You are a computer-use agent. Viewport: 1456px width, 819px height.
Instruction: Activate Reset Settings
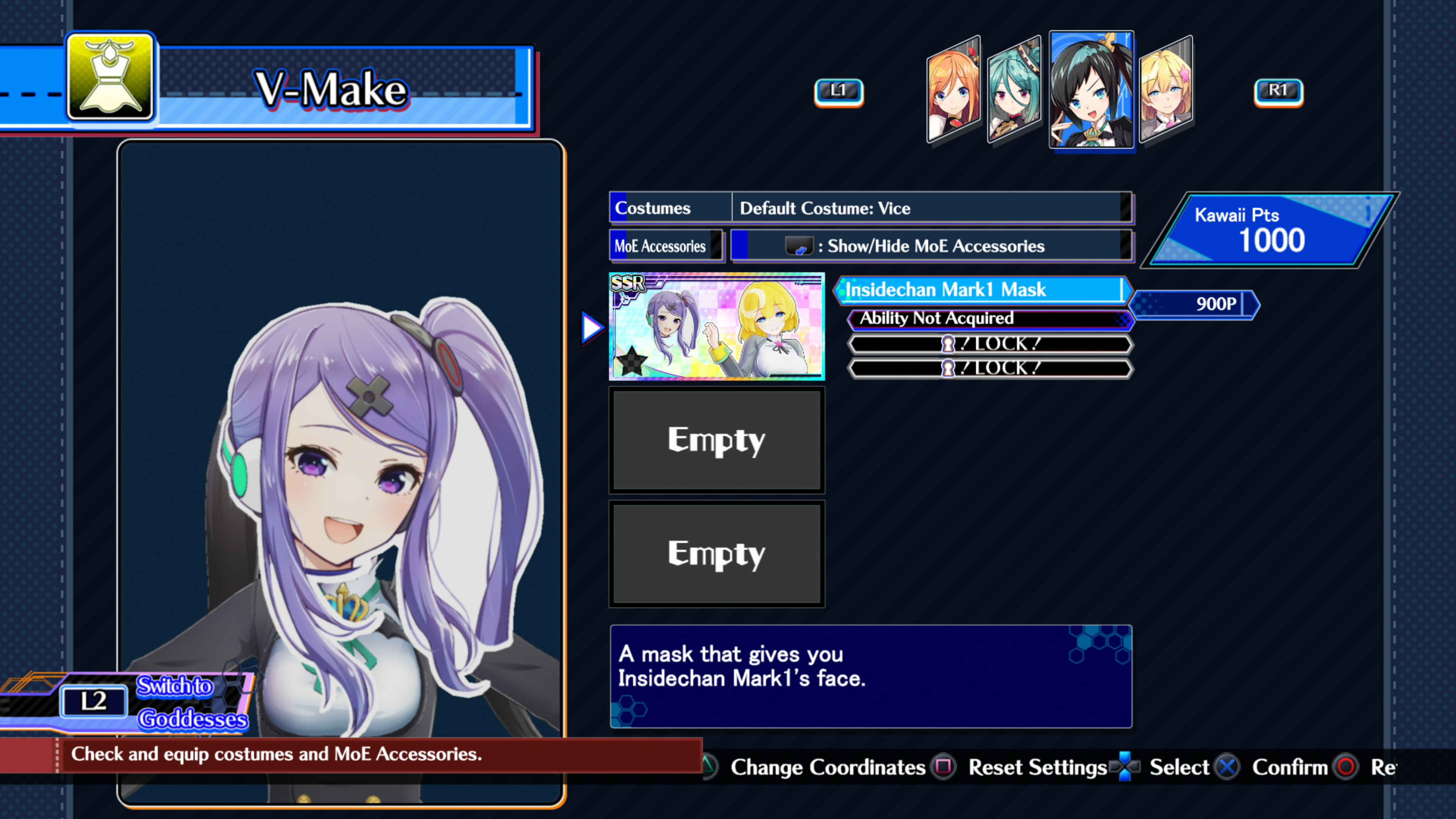pos(1037,767)
